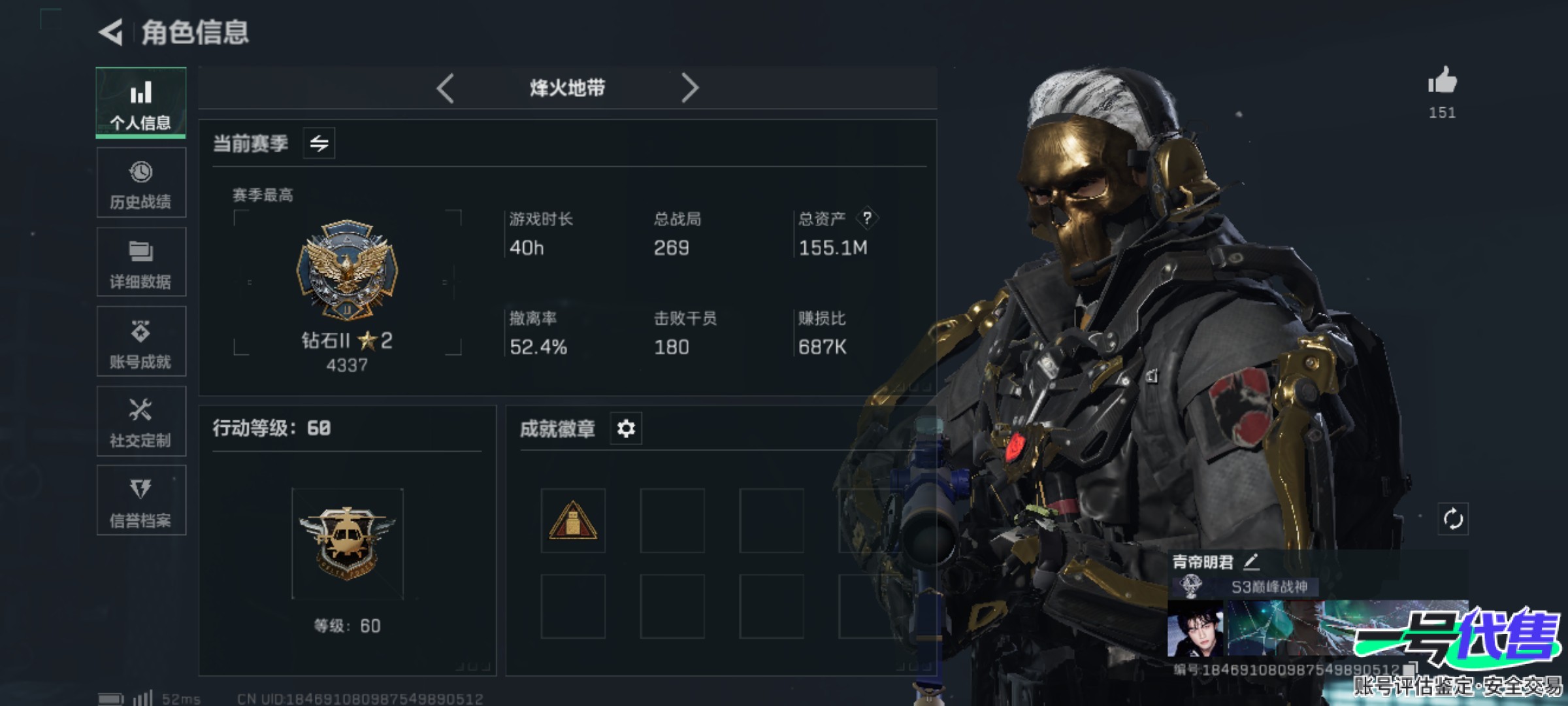Click the question mark next to 总资产
Viewport: 1568px width, 706px height.
click(867, 218)
